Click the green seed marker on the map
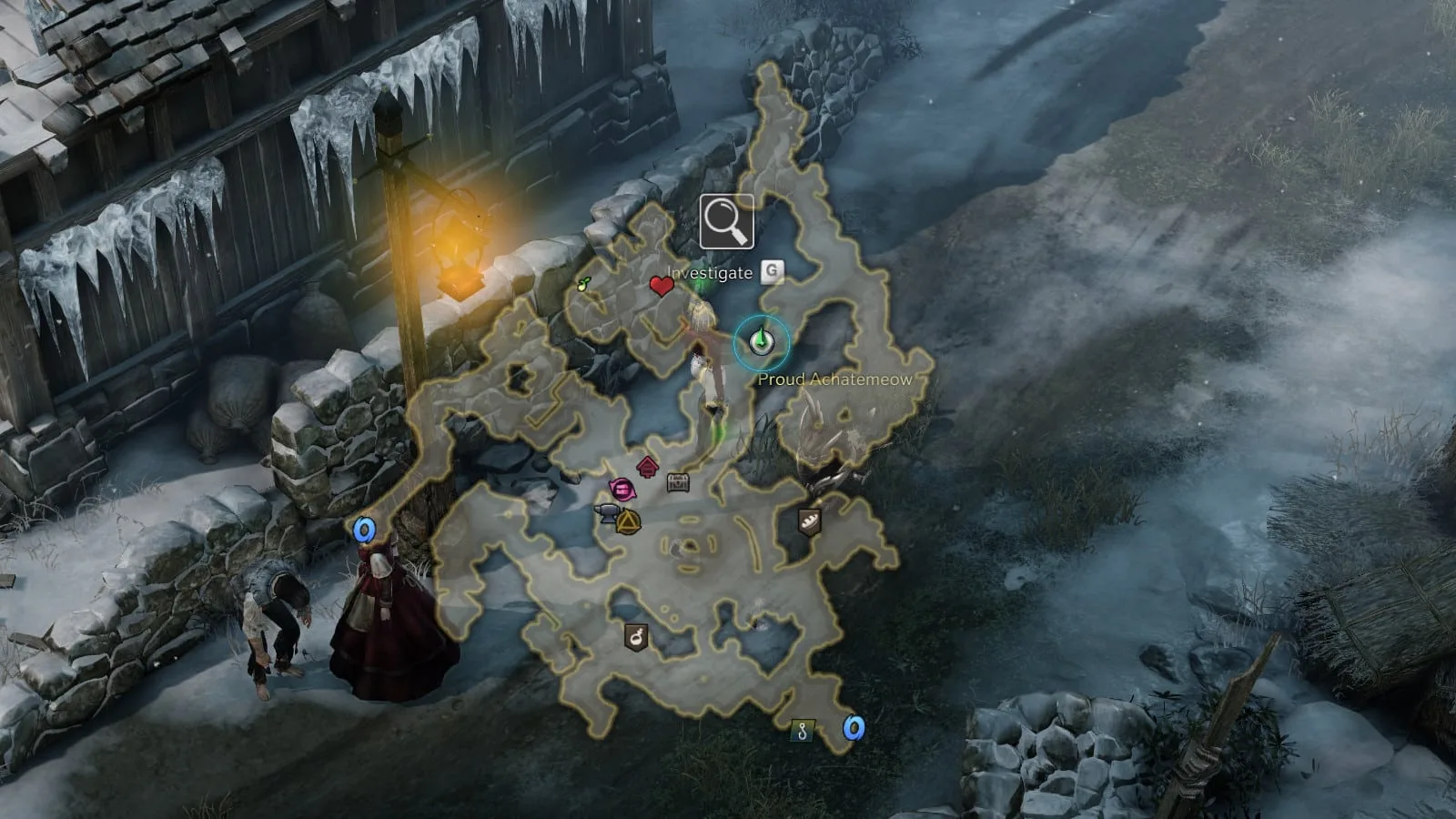Viewport: 1456px width, 819px height. (x=585, y=285)
